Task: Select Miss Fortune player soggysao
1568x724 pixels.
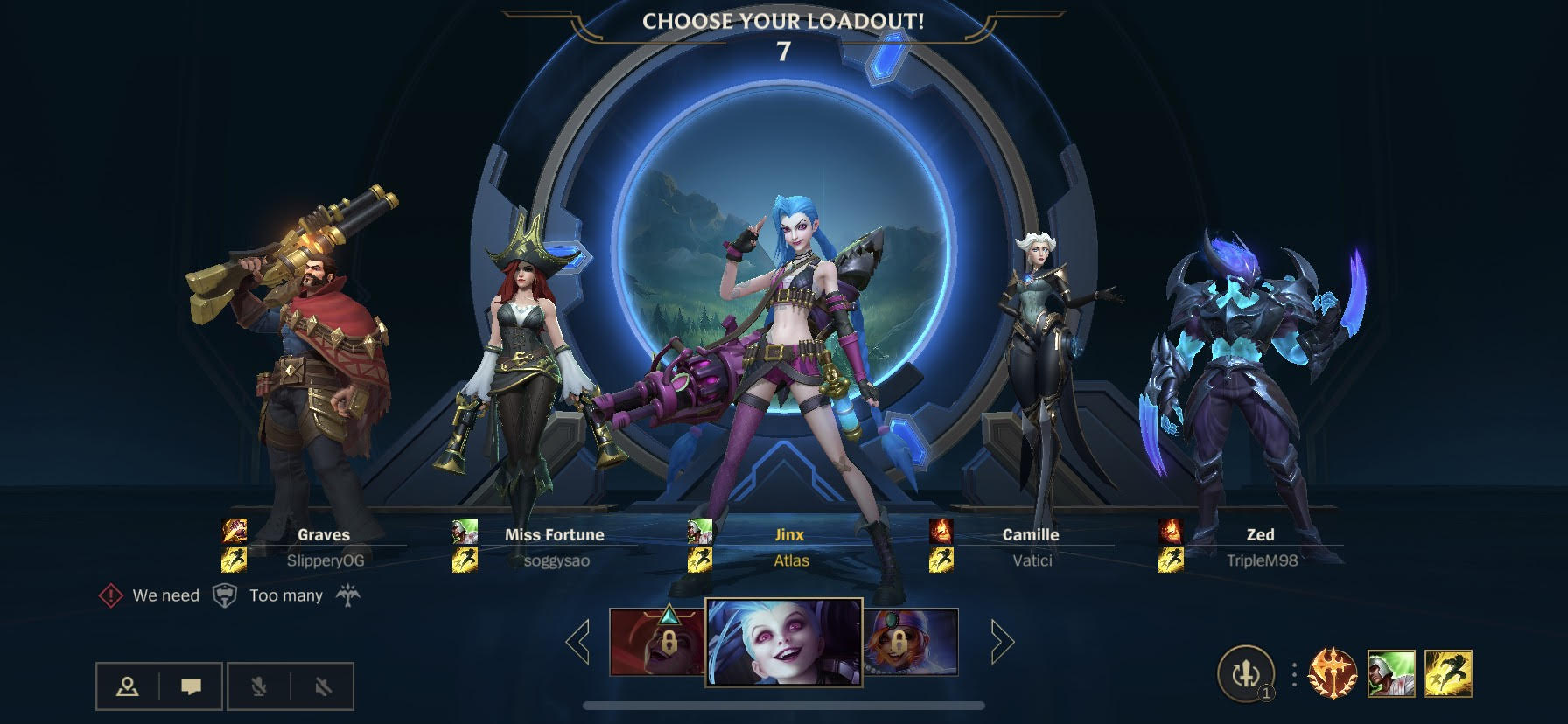Action: point(555,546)
